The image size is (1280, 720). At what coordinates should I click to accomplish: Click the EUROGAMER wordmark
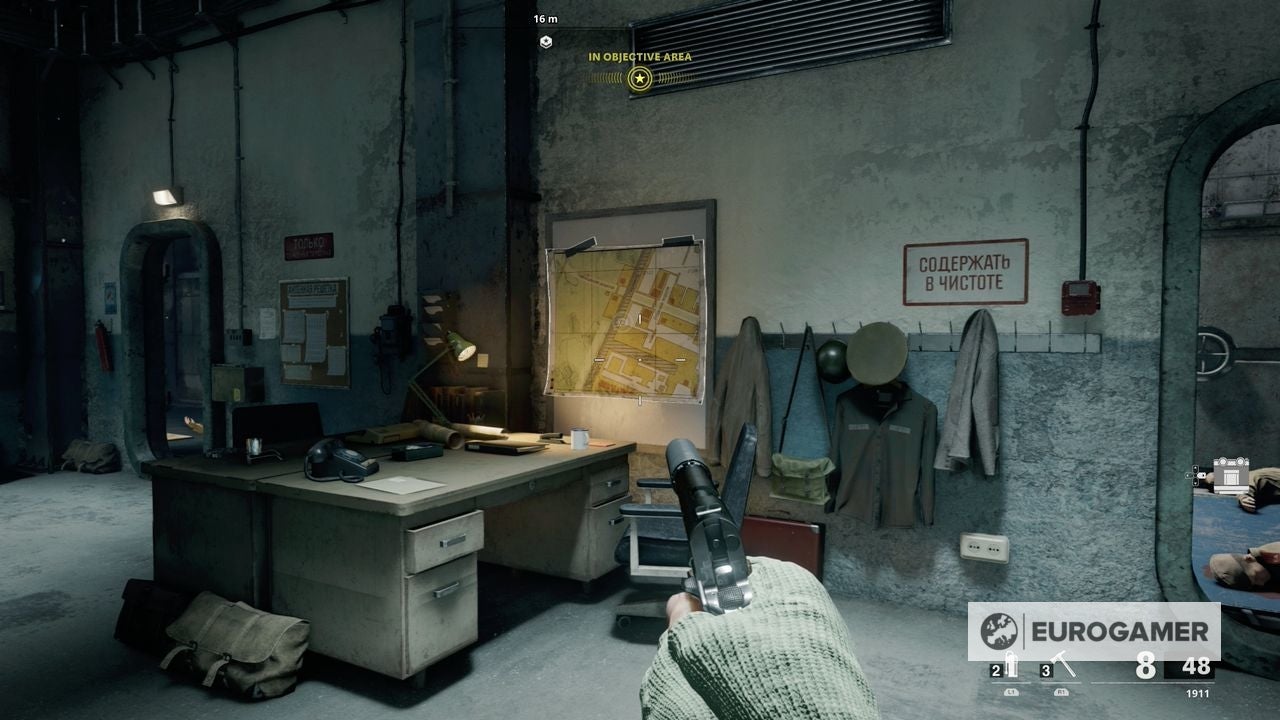pos(1122,631)
